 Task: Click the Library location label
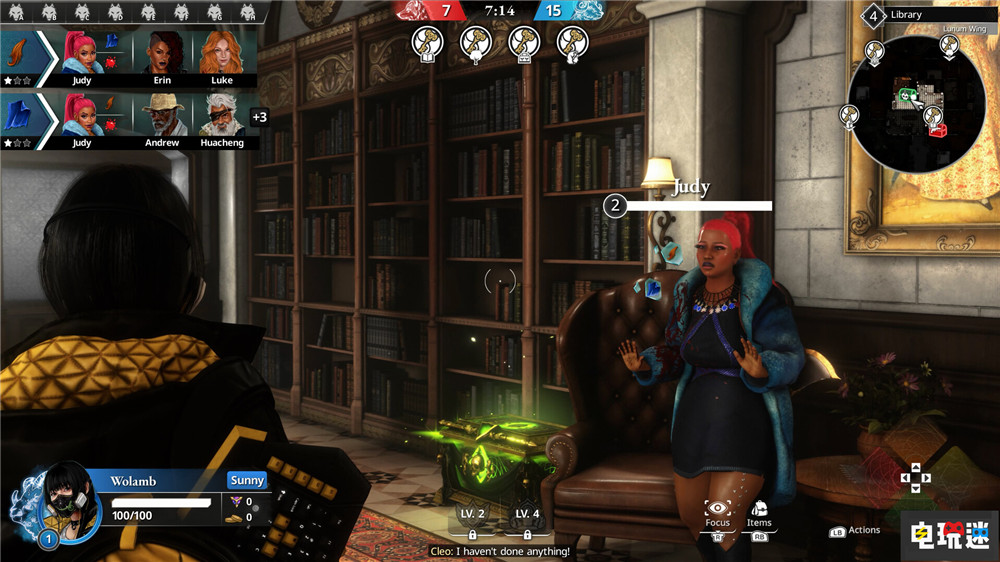pos(906,15)
